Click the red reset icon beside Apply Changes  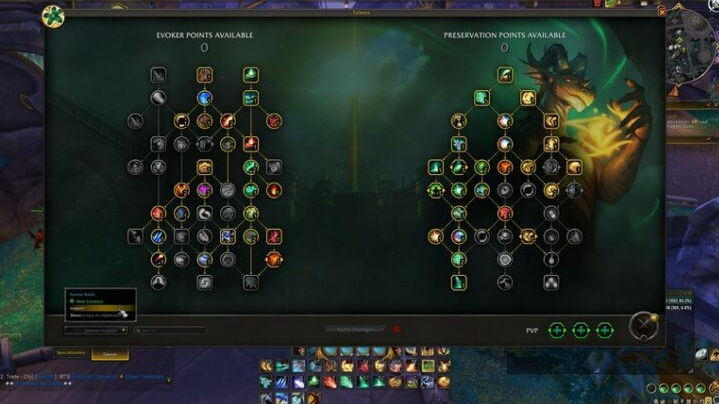[x=396, y=329]
